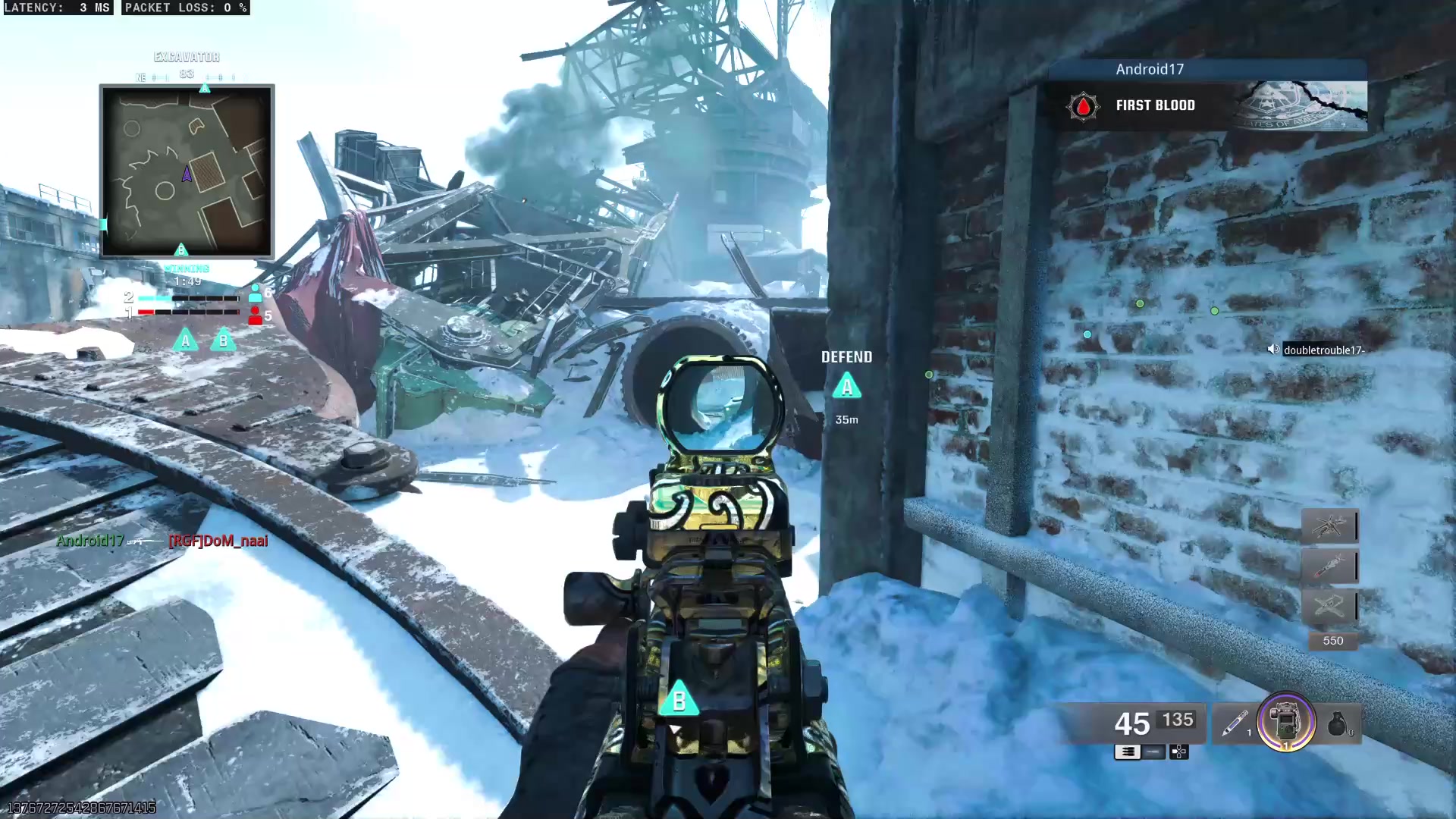Select the B objective icon below the score bars
The image size is (1456, 819).
223,340
